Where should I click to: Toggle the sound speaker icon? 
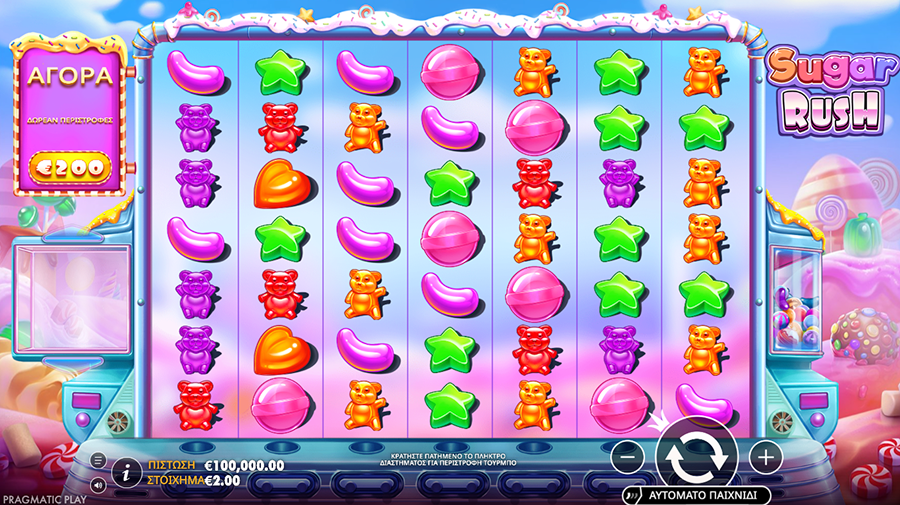(98, 486)
